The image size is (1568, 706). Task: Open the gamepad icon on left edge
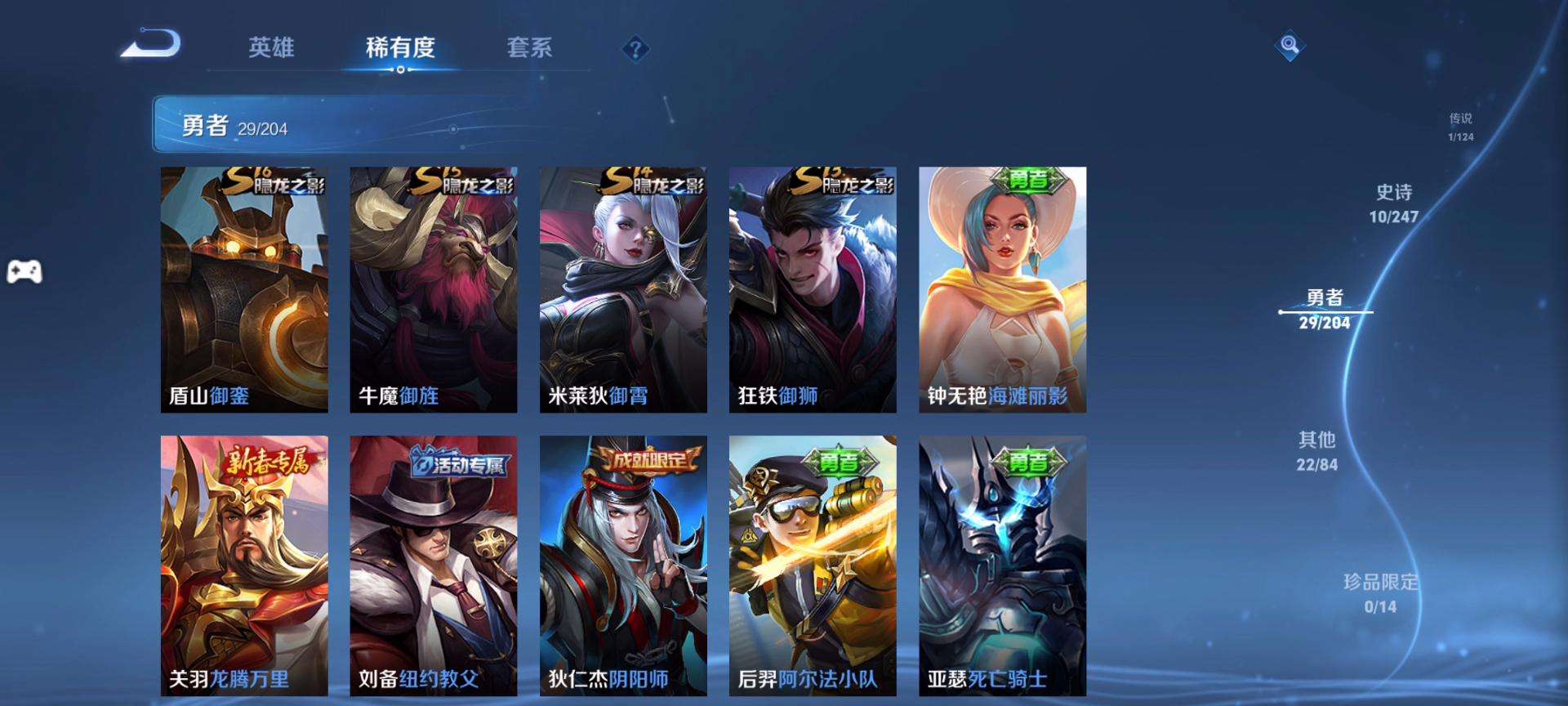(x=24, y=271)
